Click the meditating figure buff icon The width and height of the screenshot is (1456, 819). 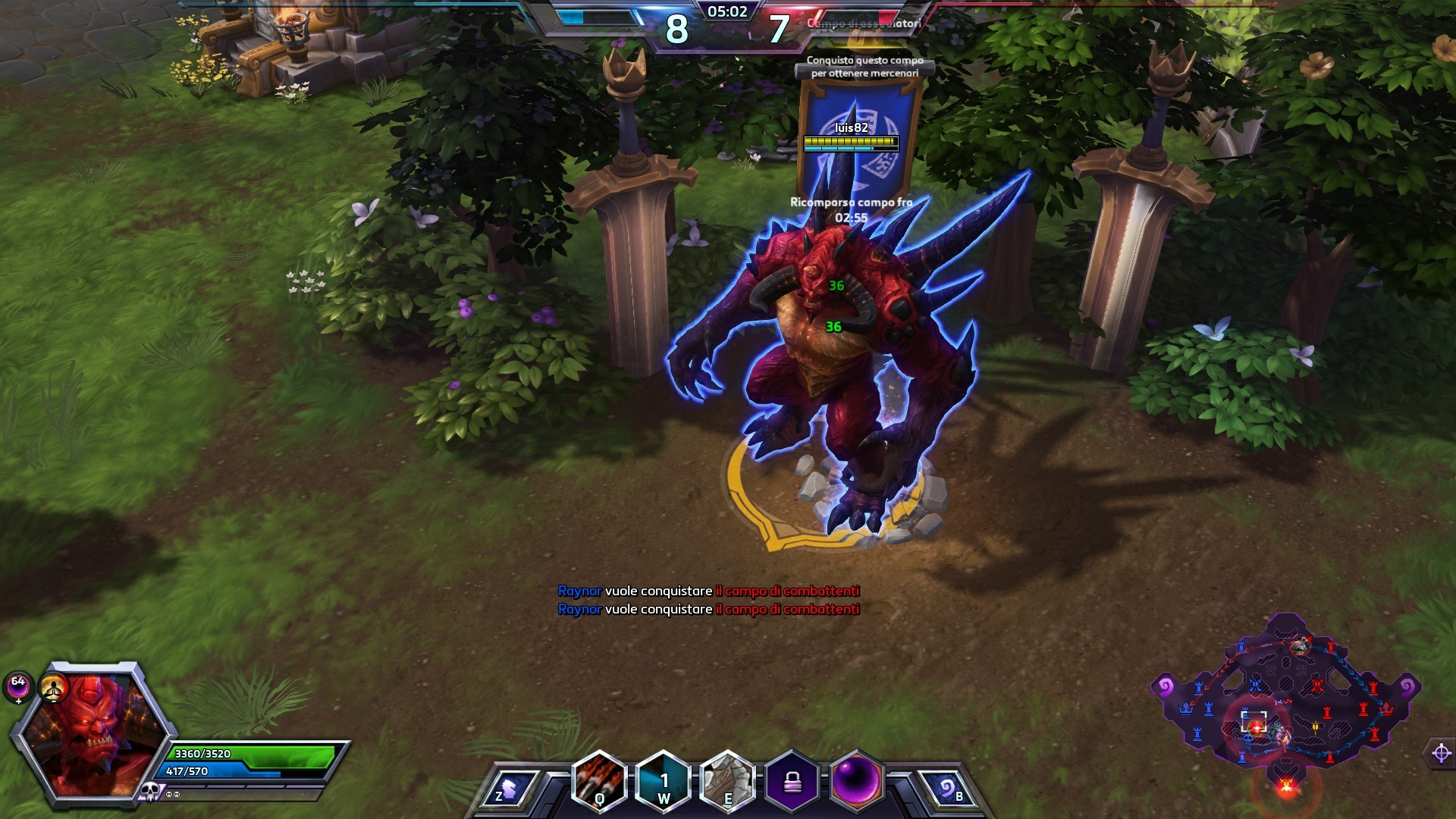pos(53,688)
